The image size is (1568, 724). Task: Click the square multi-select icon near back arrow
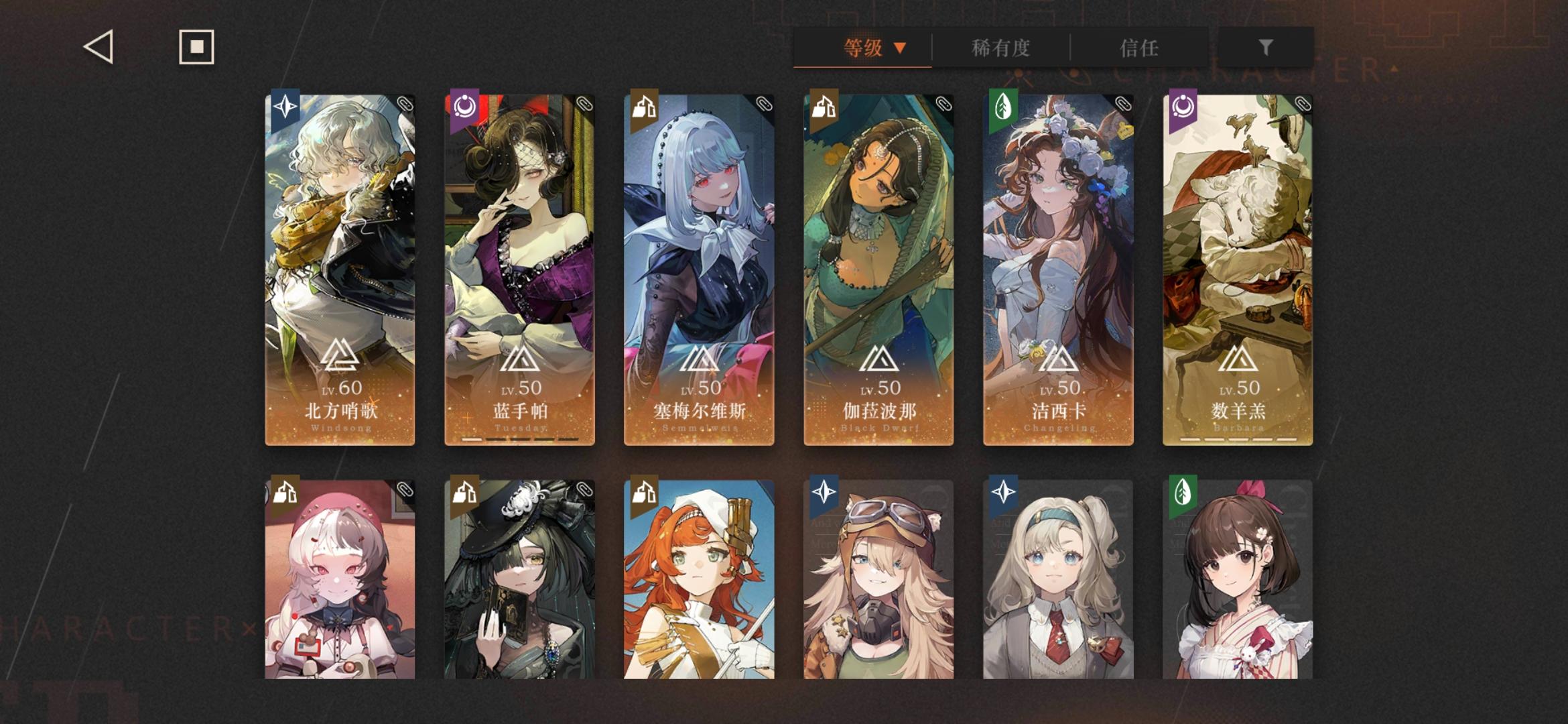[x=195, y=47]
